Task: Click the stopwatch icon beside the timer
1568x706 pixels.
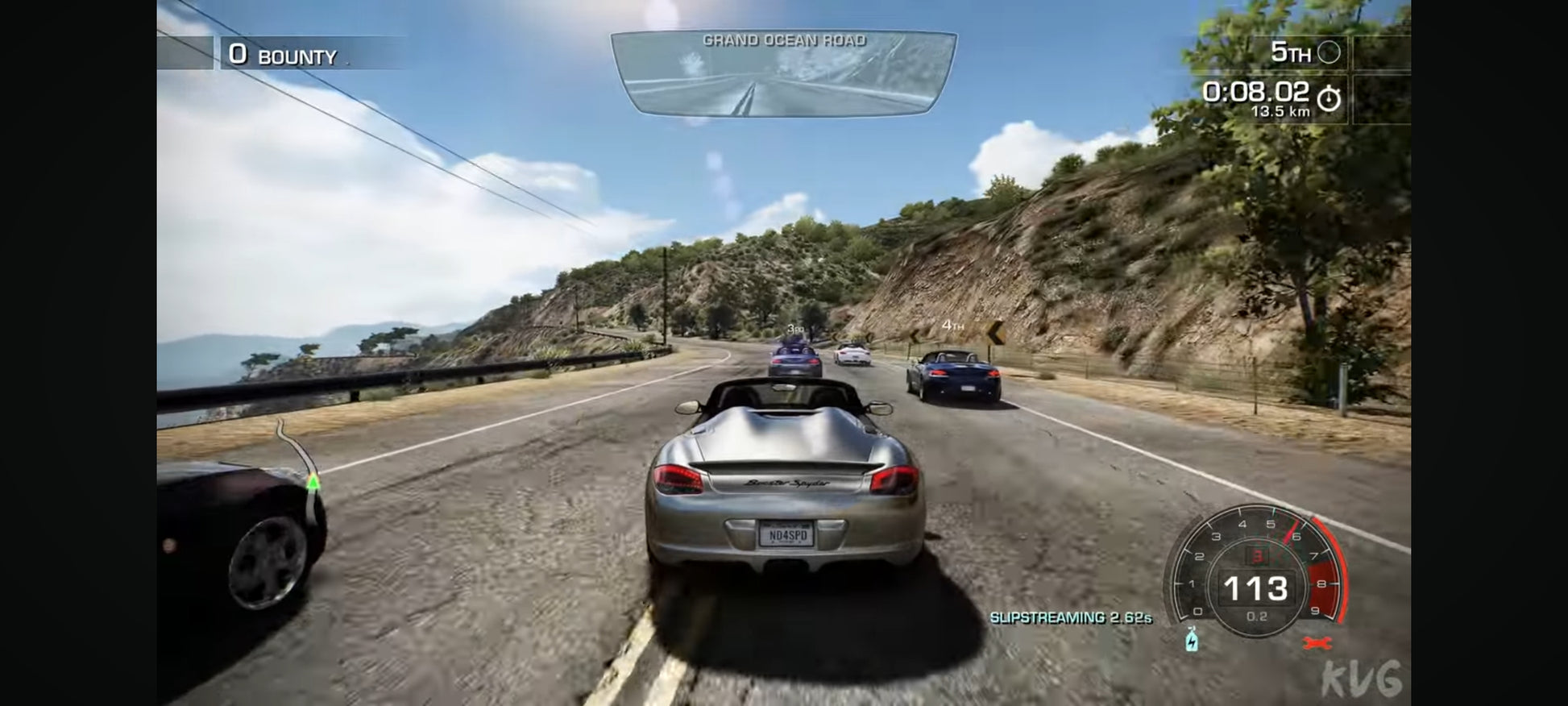Action: [1329, 99]
